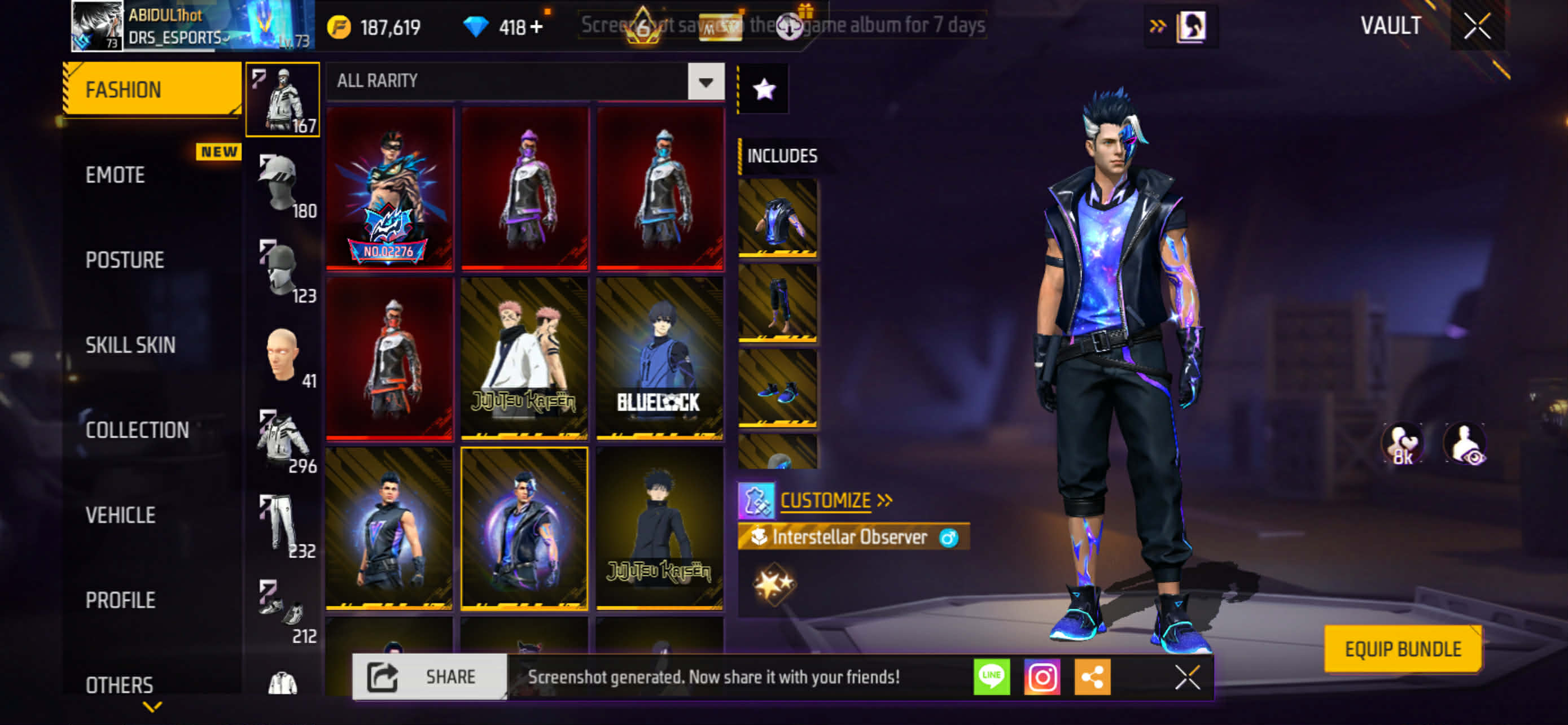Click CUSTOMIZE for this bundle
Image resolution: width=1568 pixels, height=725 pixels.
pos(825,500)
